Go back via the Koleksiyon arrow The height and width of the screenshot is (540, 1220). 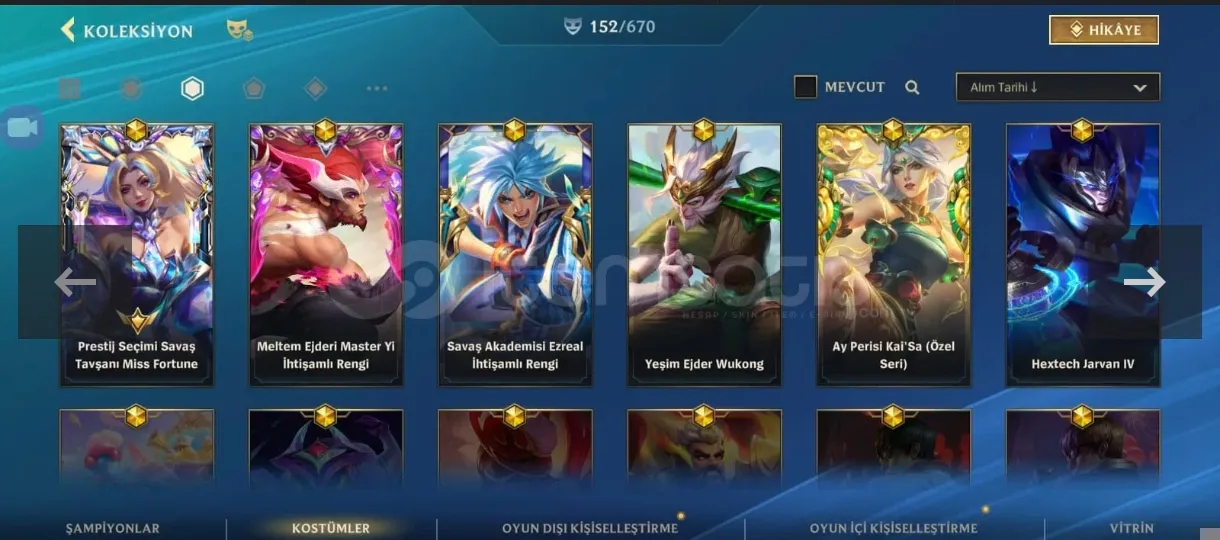point(68,30)
